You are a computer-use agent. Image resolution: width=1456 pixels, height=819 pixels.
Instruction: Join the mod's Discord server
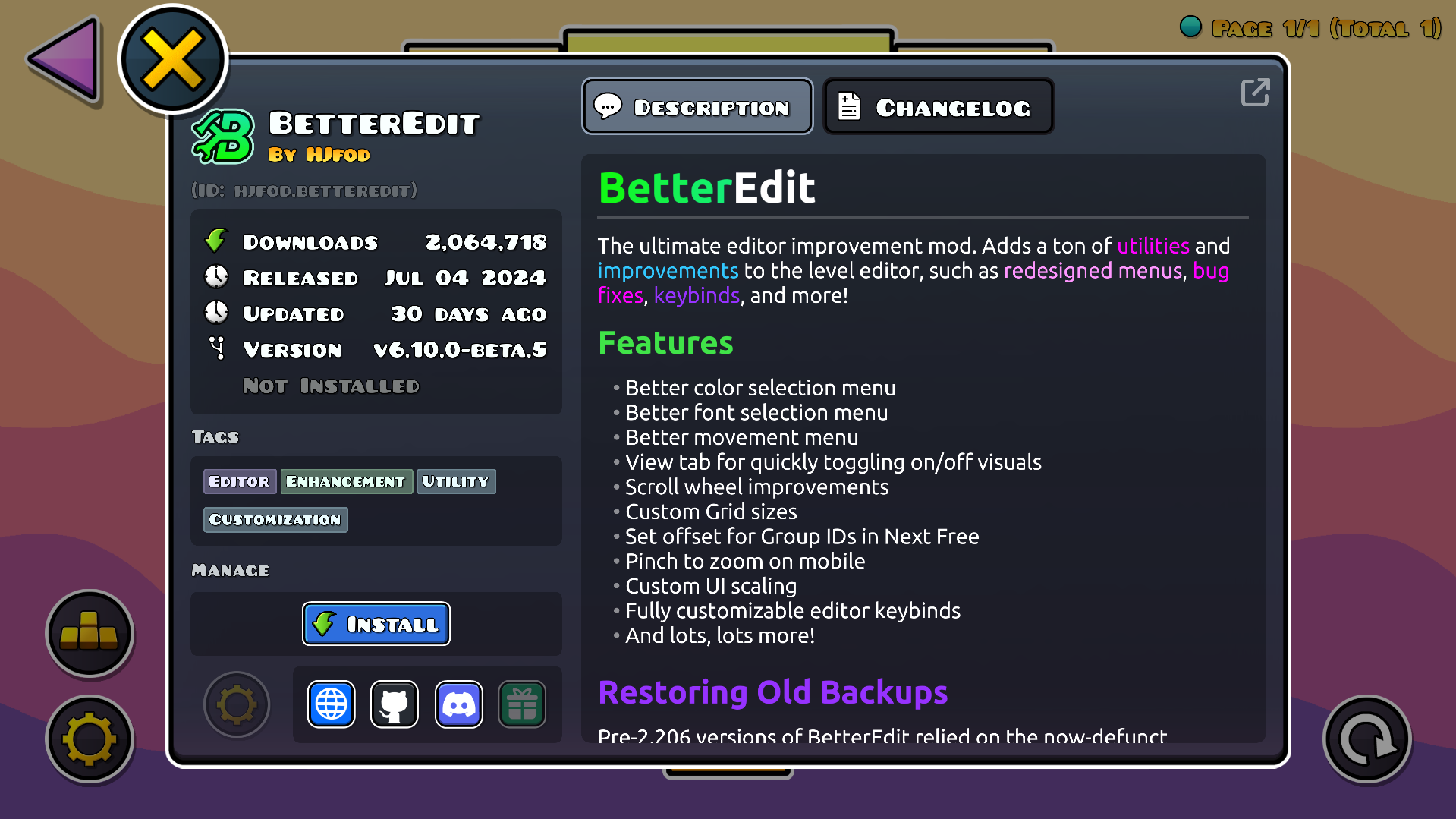[458, 704]
